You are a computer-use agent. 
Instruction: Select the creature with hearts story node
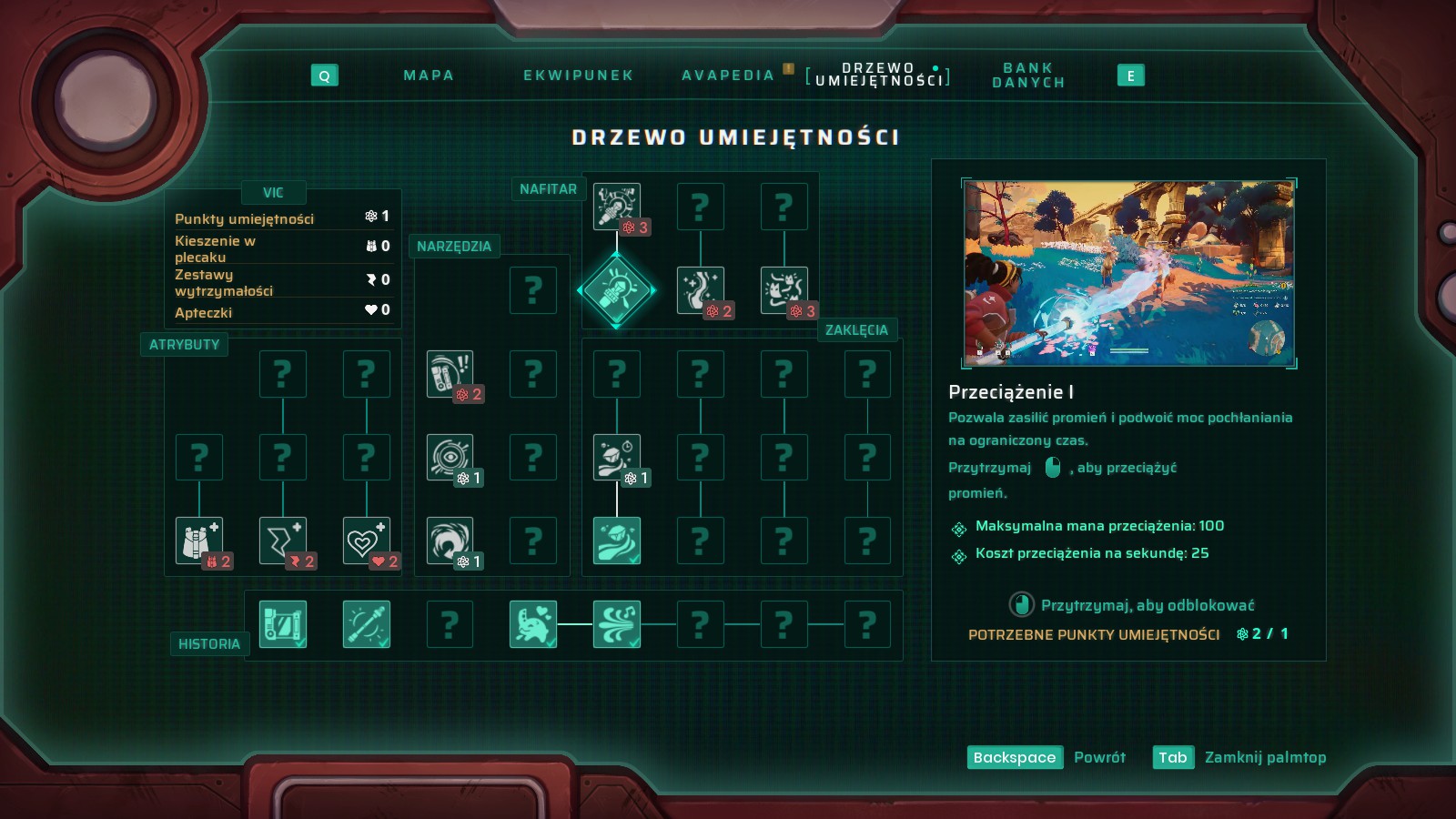pos(533,624)
